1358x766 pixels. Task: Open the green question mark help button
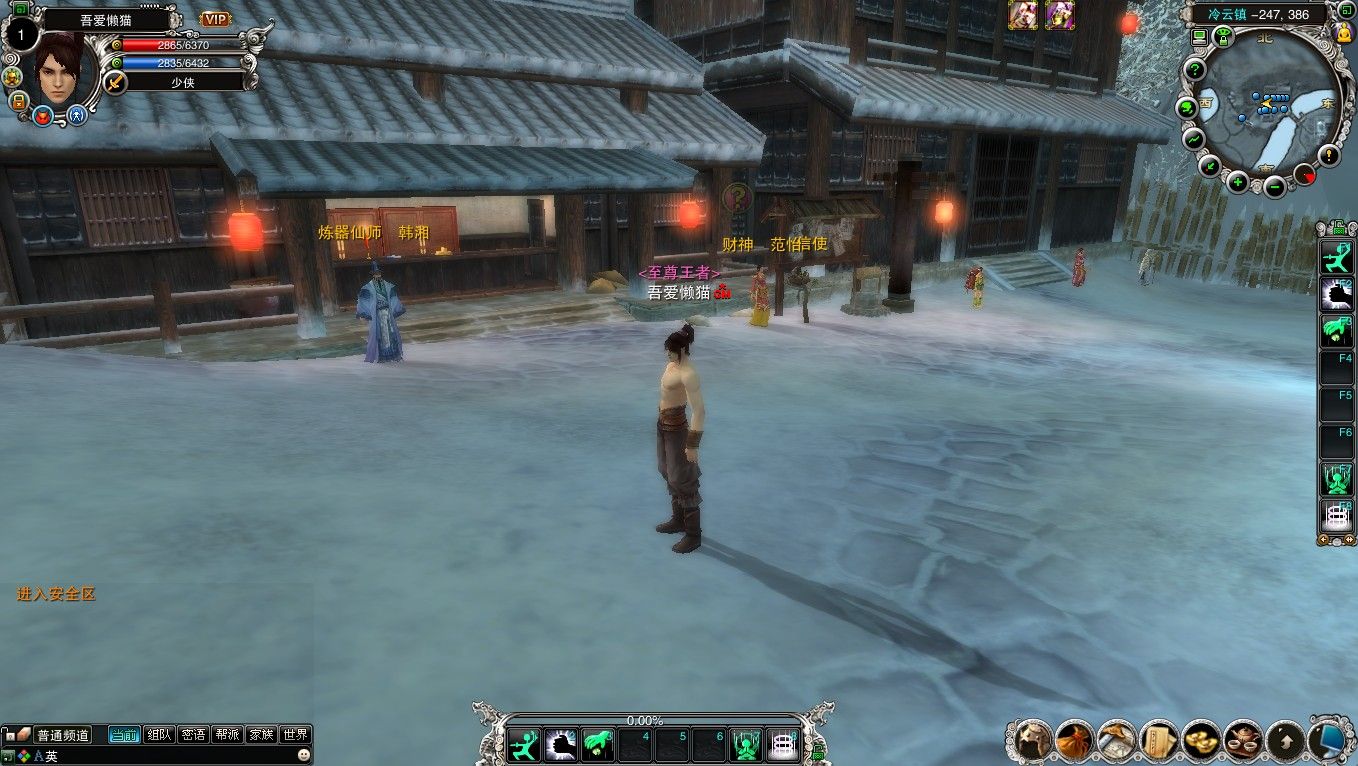(1194, 70)
